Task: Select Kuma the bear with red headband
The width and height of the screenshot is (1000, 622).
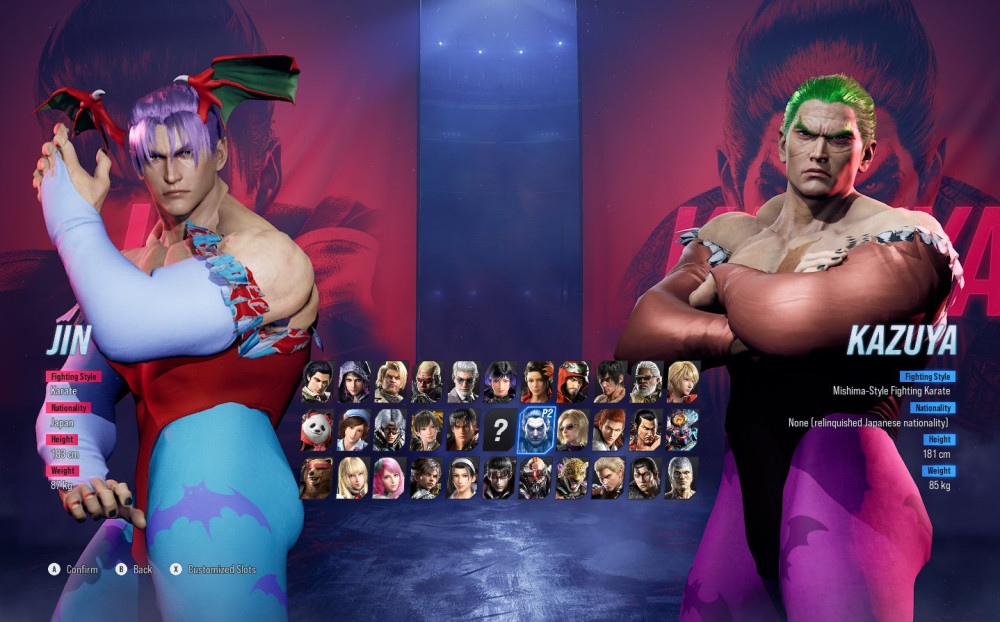Action: (x=318, y=478)
